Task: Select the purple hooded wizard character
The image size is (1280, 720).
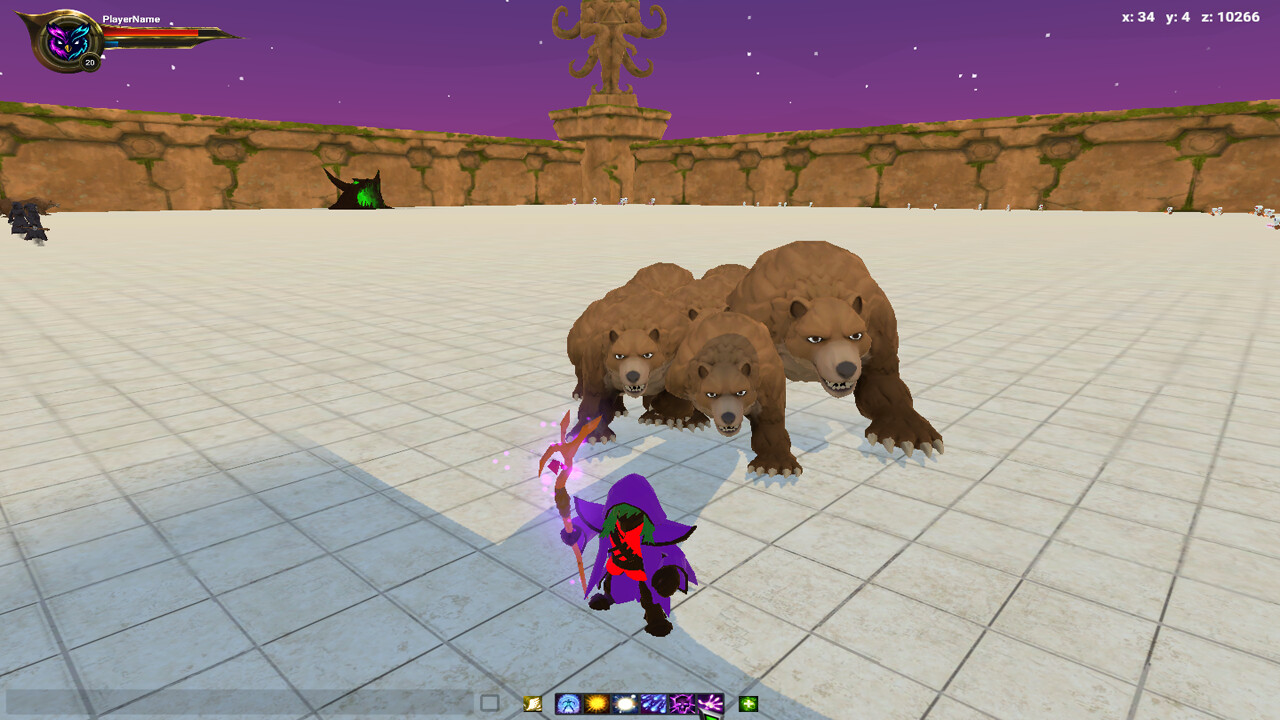Action: click(636, 550)
